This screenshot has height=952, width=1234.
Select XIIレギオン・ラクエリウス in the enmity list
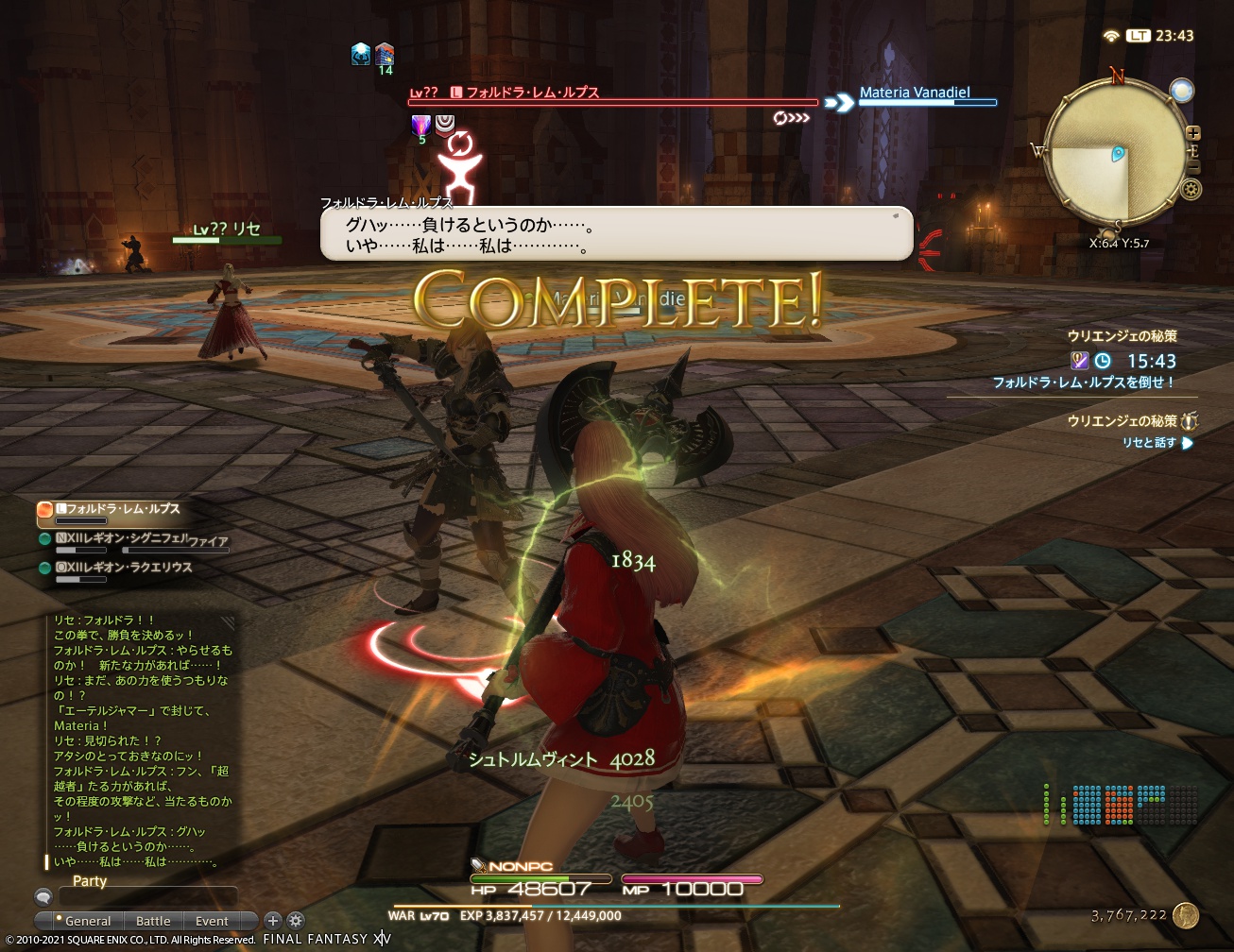(x=117, y=568)
